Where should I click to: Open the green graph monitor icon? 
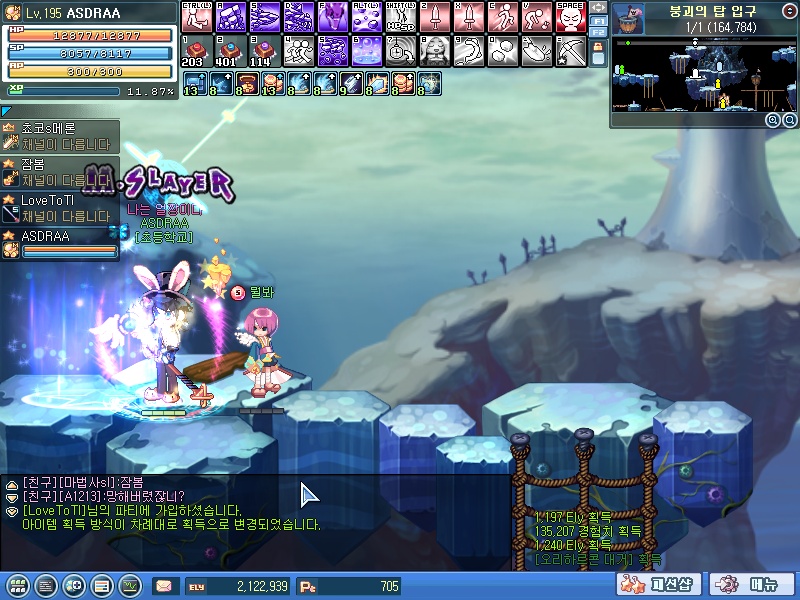click(129, 586)
